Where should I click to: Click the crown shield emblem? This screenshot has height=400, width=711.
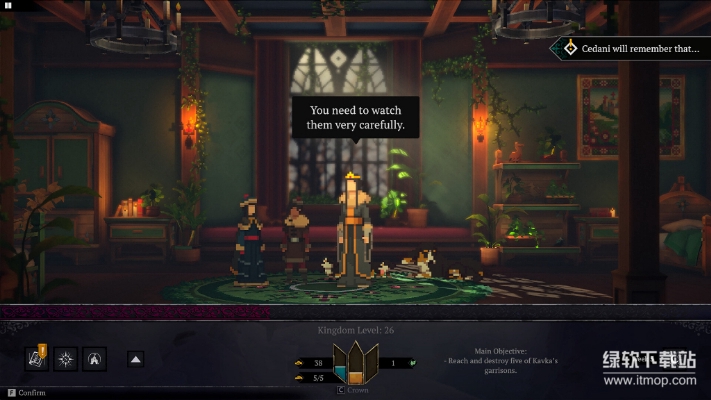(356, 364)
